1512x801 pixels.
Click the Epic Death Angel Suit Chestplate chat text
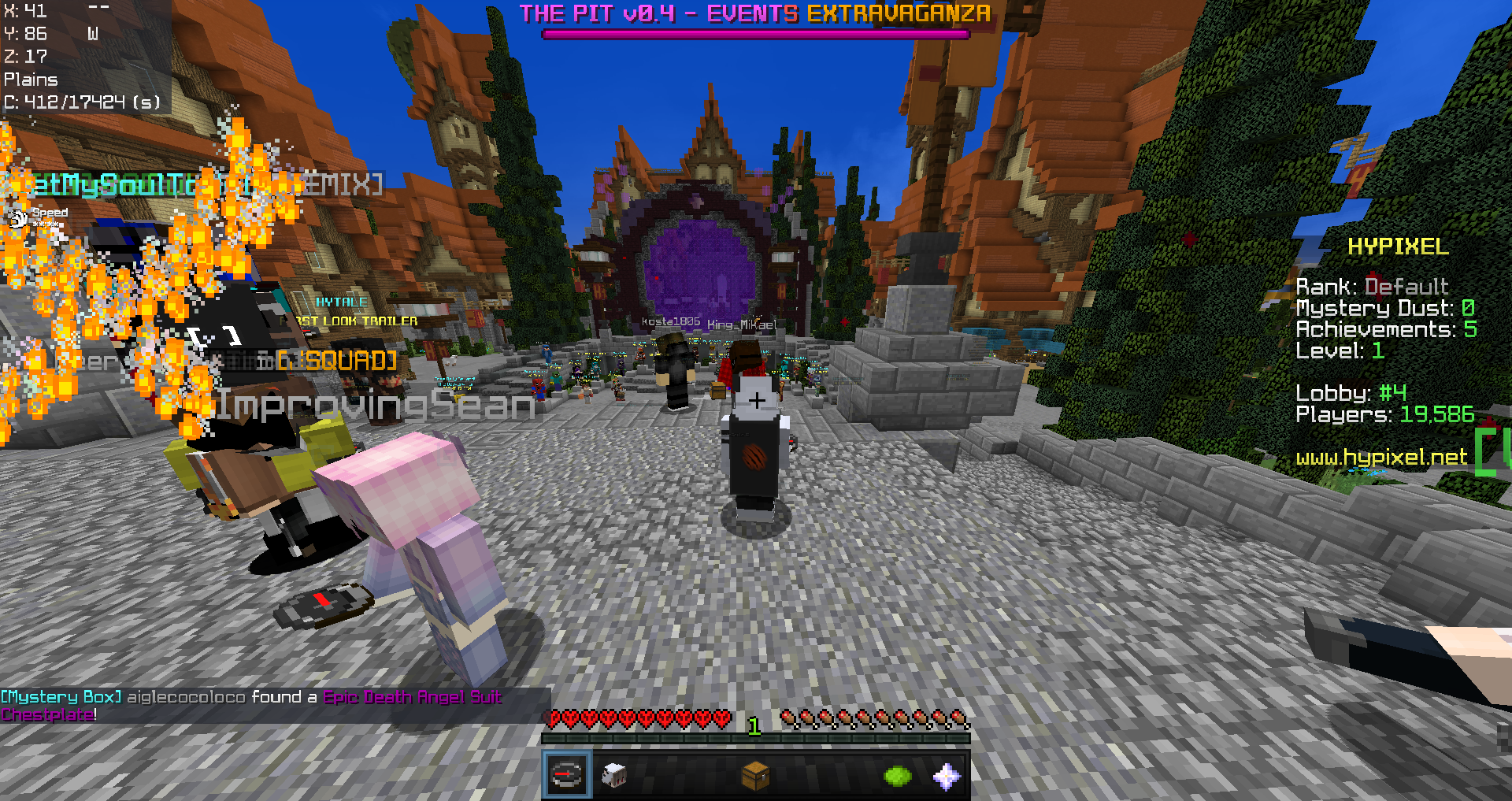[x=413, y=697]
